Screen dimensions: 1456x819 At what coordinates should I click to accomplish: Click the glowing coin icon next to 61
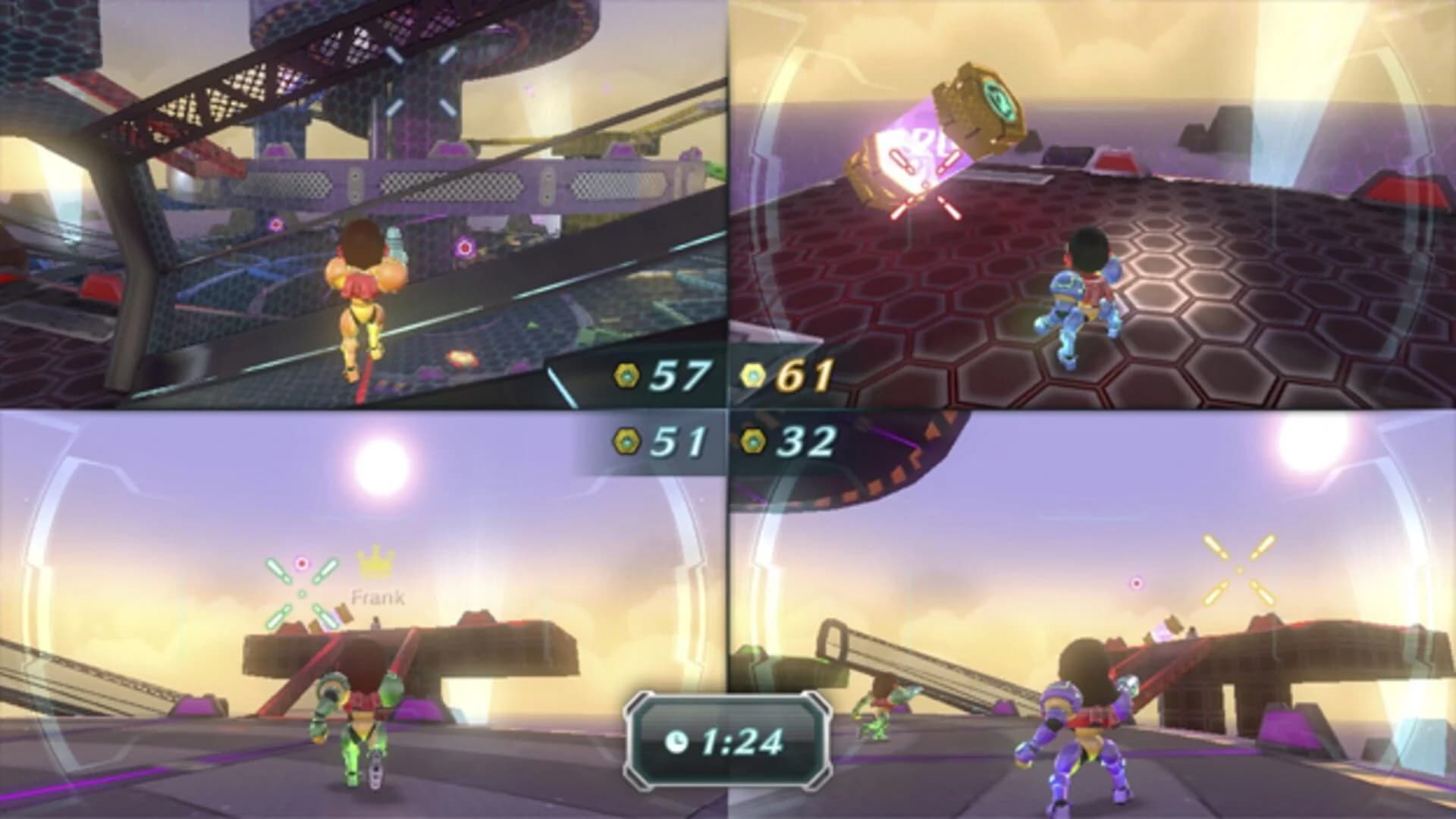tap(753, 372)
